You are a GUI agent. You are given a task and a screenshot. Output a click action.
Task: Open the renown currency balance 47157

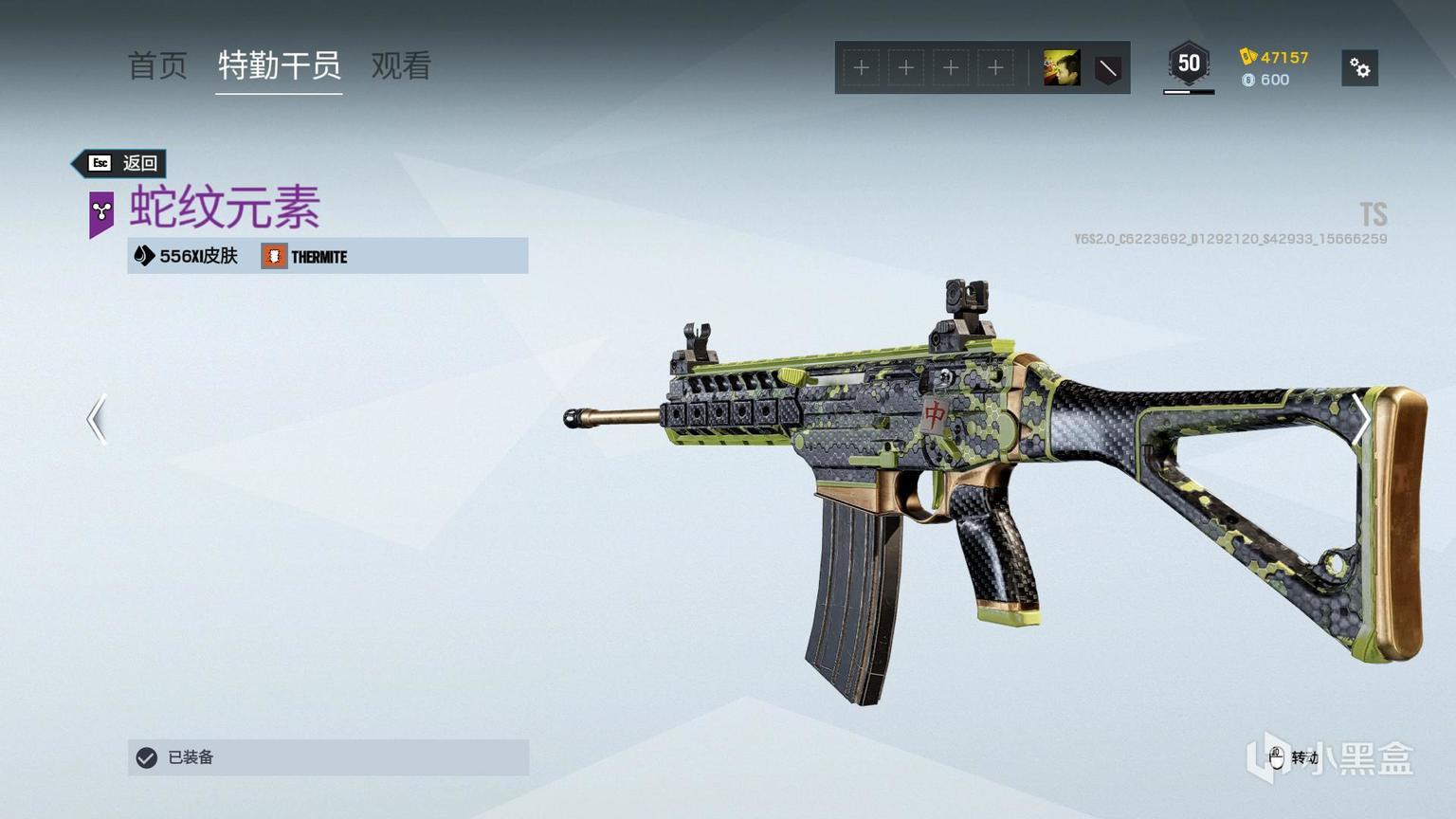tap(1275, 57)
